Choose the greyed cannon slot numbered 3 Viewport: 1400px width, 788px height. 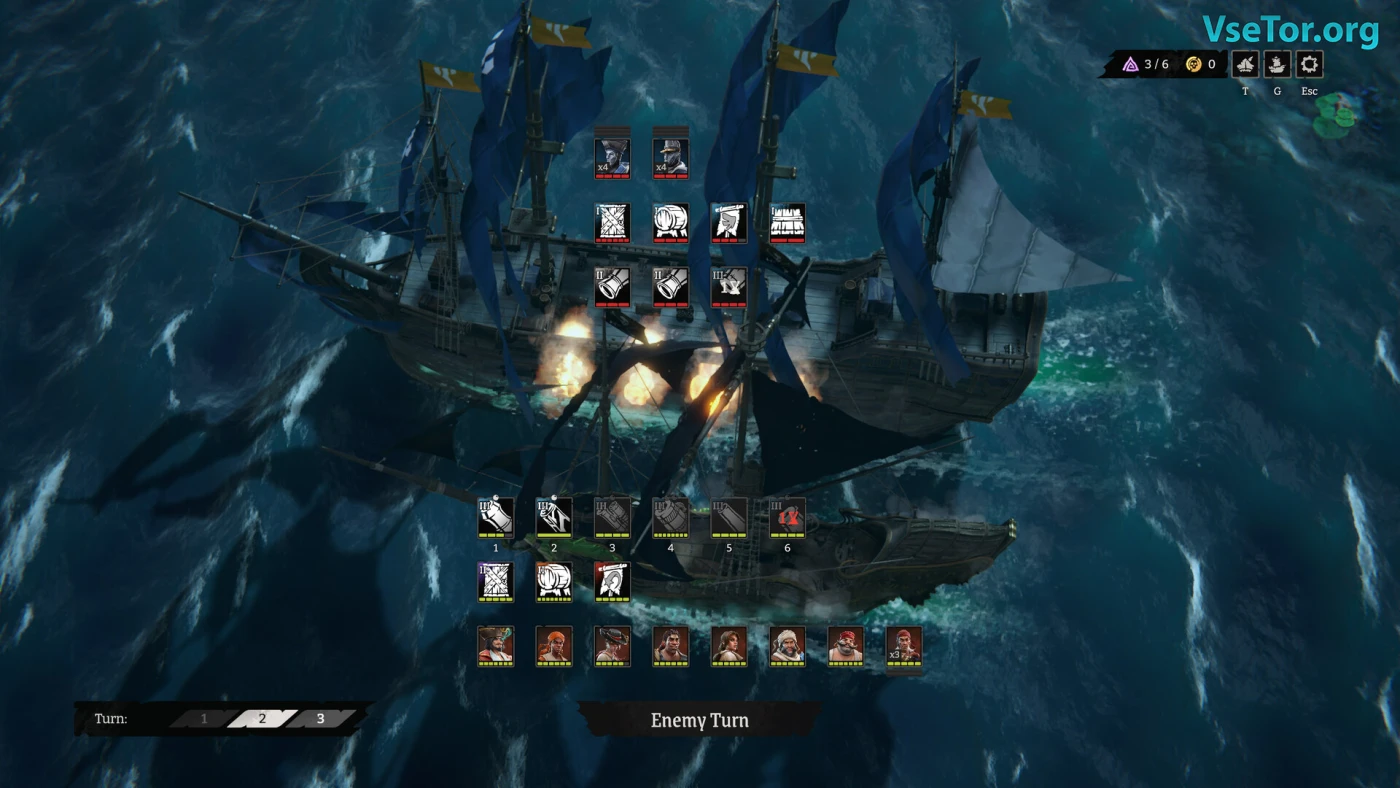click(x=612, y=517)
